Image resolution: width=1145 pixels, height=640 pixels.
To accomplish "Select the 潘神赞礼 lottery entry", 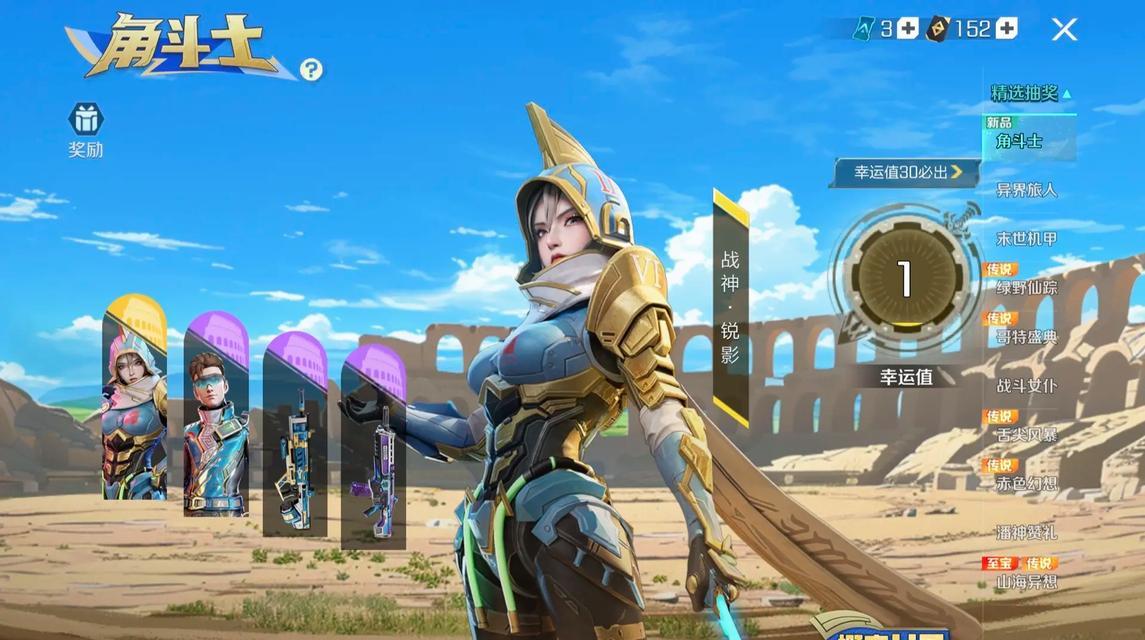I will pyautogui.click(x=1026, y=533).
